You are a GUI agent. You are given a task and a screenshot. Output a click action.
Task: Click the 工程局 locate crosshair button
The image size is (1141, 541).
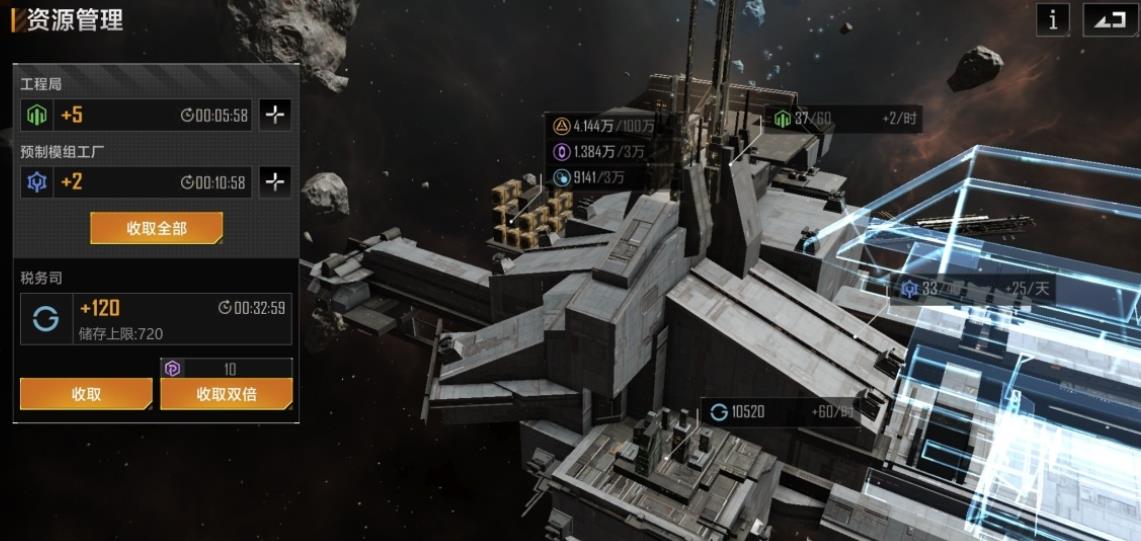275,115
